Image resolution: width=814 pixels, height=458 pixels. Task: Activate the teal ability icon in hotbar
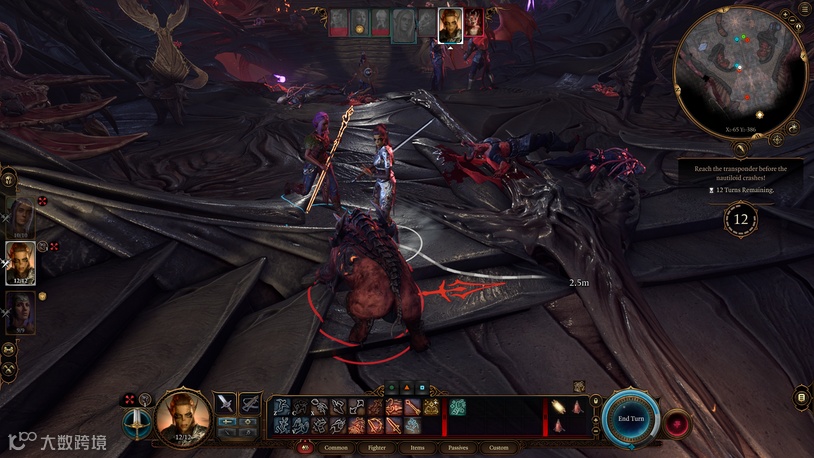tap(456, 407)
